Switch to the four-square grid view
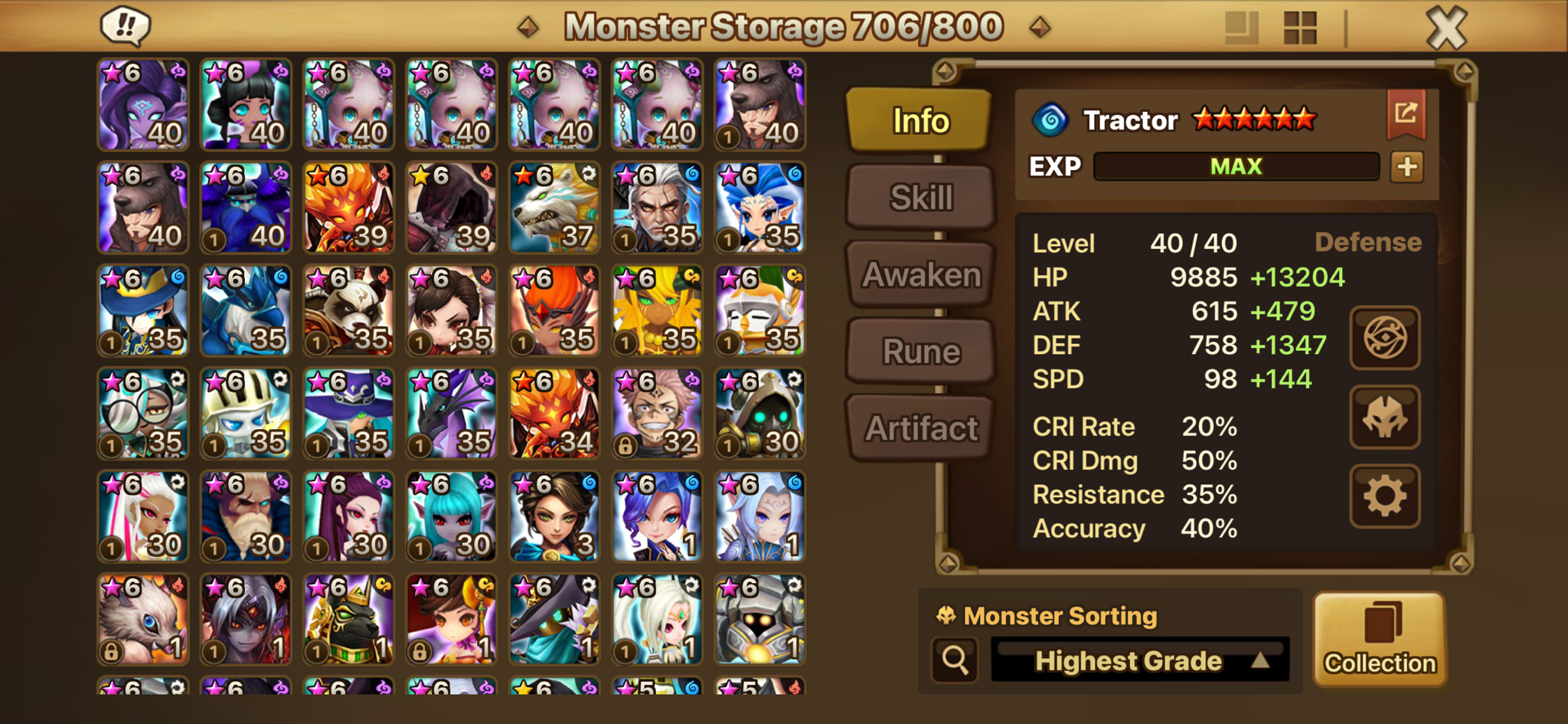The width and height of the screenshot is (1568, 724). (1299, 28)
